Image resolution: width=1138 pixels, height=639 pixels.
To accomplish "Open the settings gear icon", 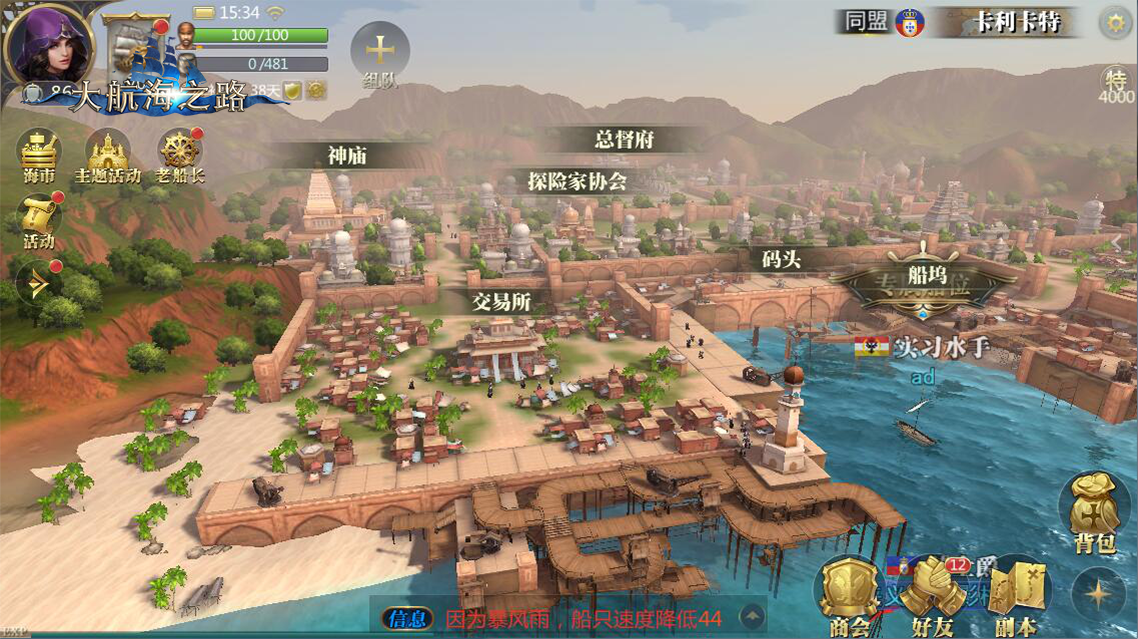I will pos(1115,22).
